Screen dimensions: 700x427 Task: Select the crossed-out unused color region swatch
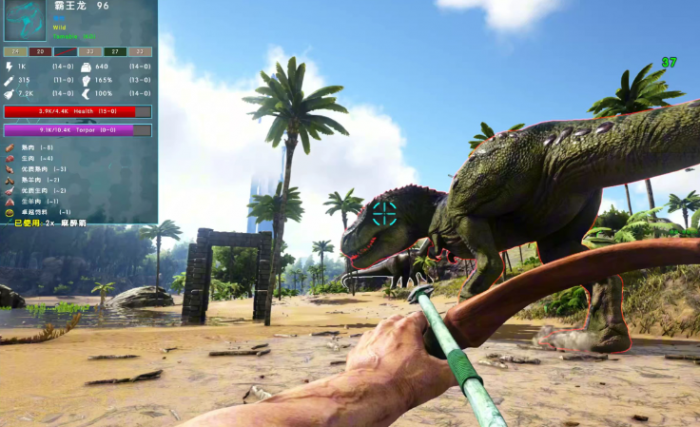click(x=65, y=51)
